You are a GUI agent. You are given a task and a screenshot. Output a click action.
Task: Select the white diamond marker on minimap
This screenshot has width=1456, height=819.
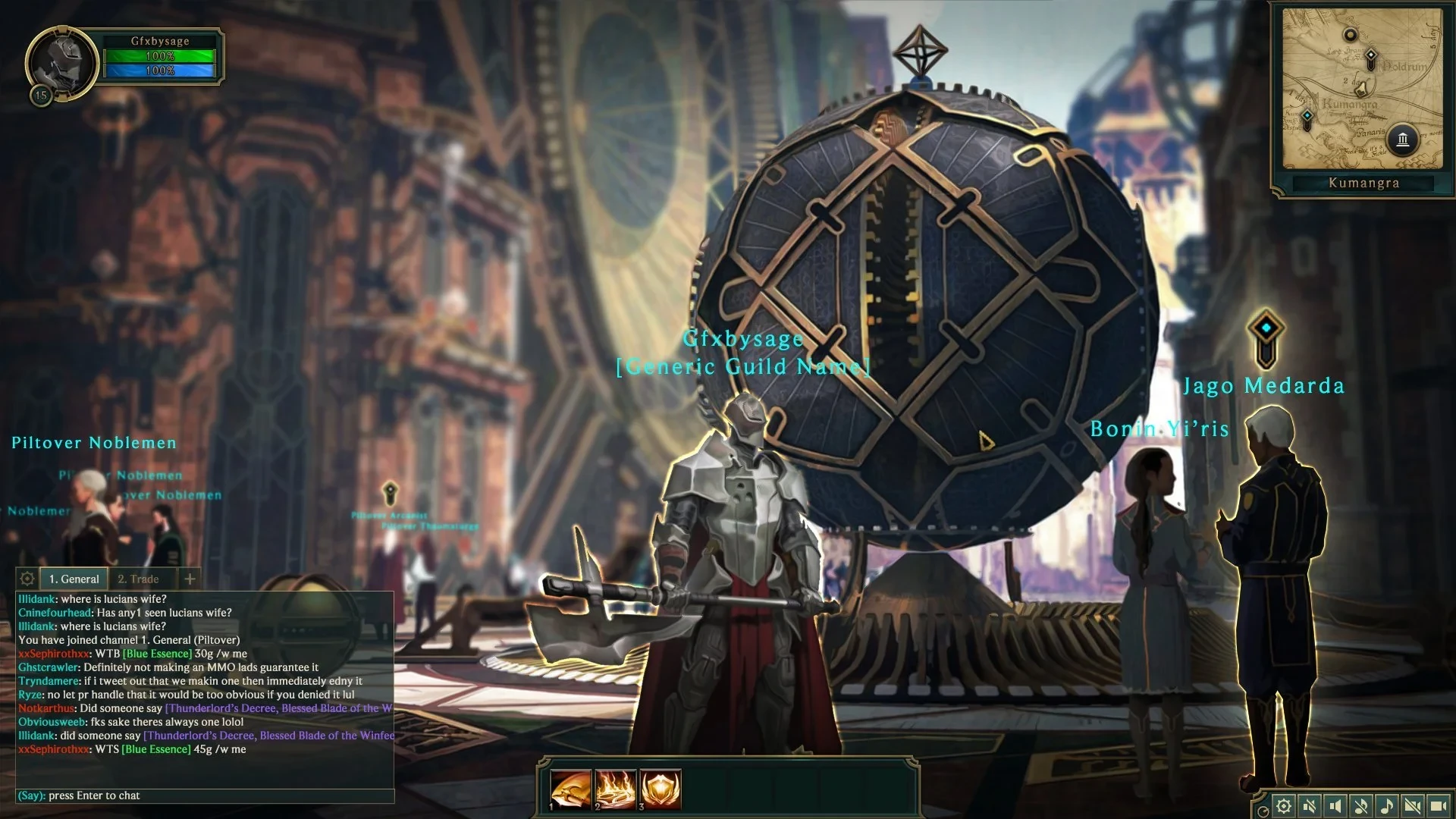point(1370,58)
